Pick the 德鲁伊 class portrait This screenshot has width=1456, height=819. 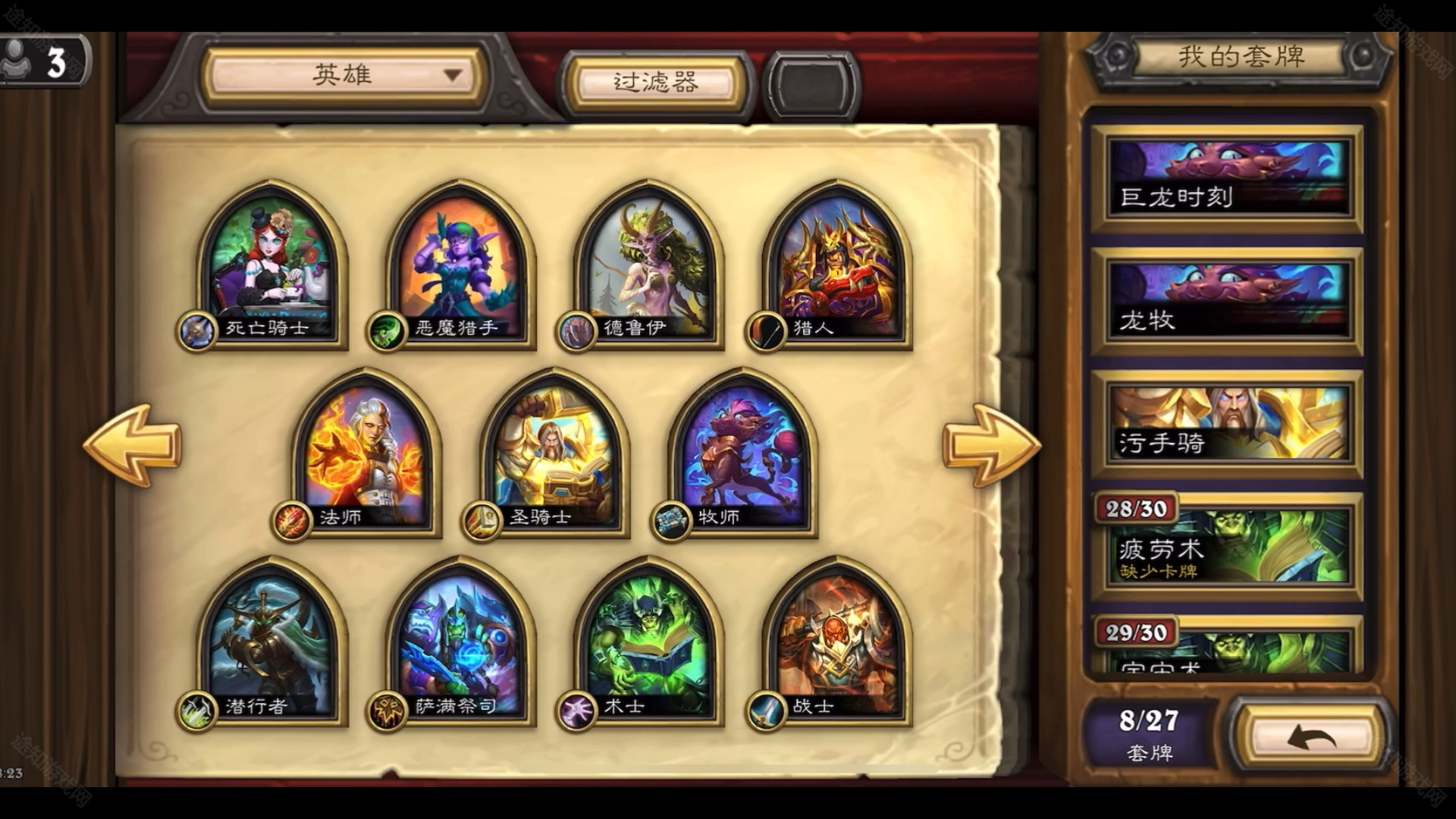[648, 262]
